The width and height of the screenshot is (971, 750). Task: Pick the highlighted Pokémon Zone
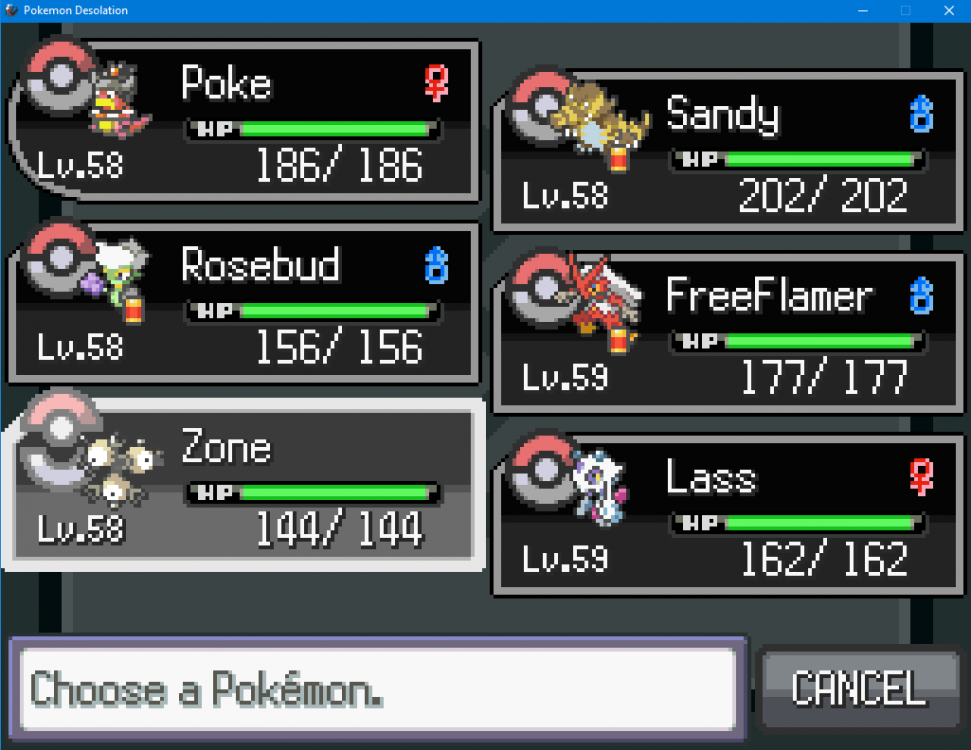(x=245, y=485)
